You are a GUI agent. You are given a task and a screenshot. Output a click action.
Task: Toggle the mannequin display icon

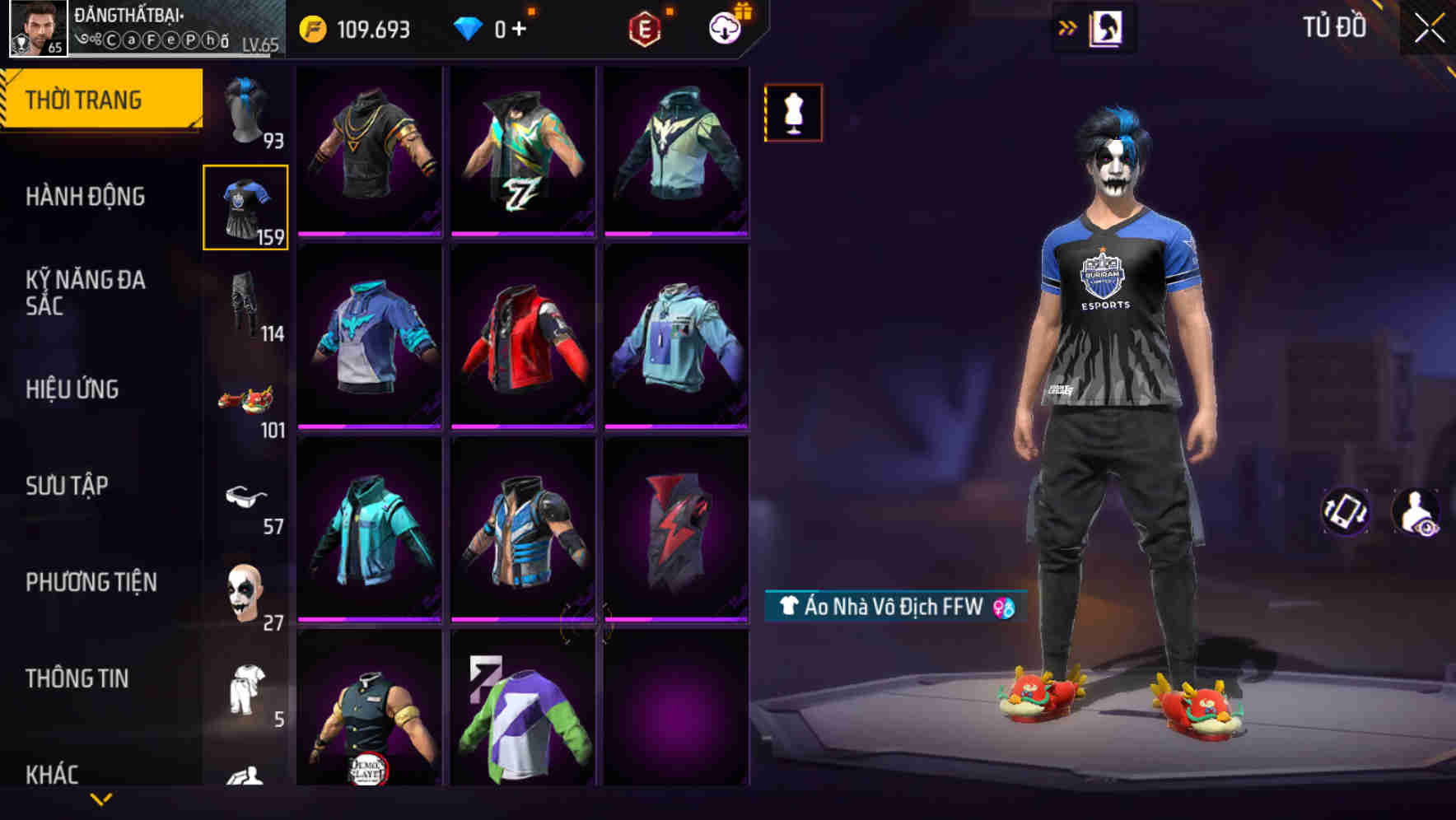tap(793, 114)
